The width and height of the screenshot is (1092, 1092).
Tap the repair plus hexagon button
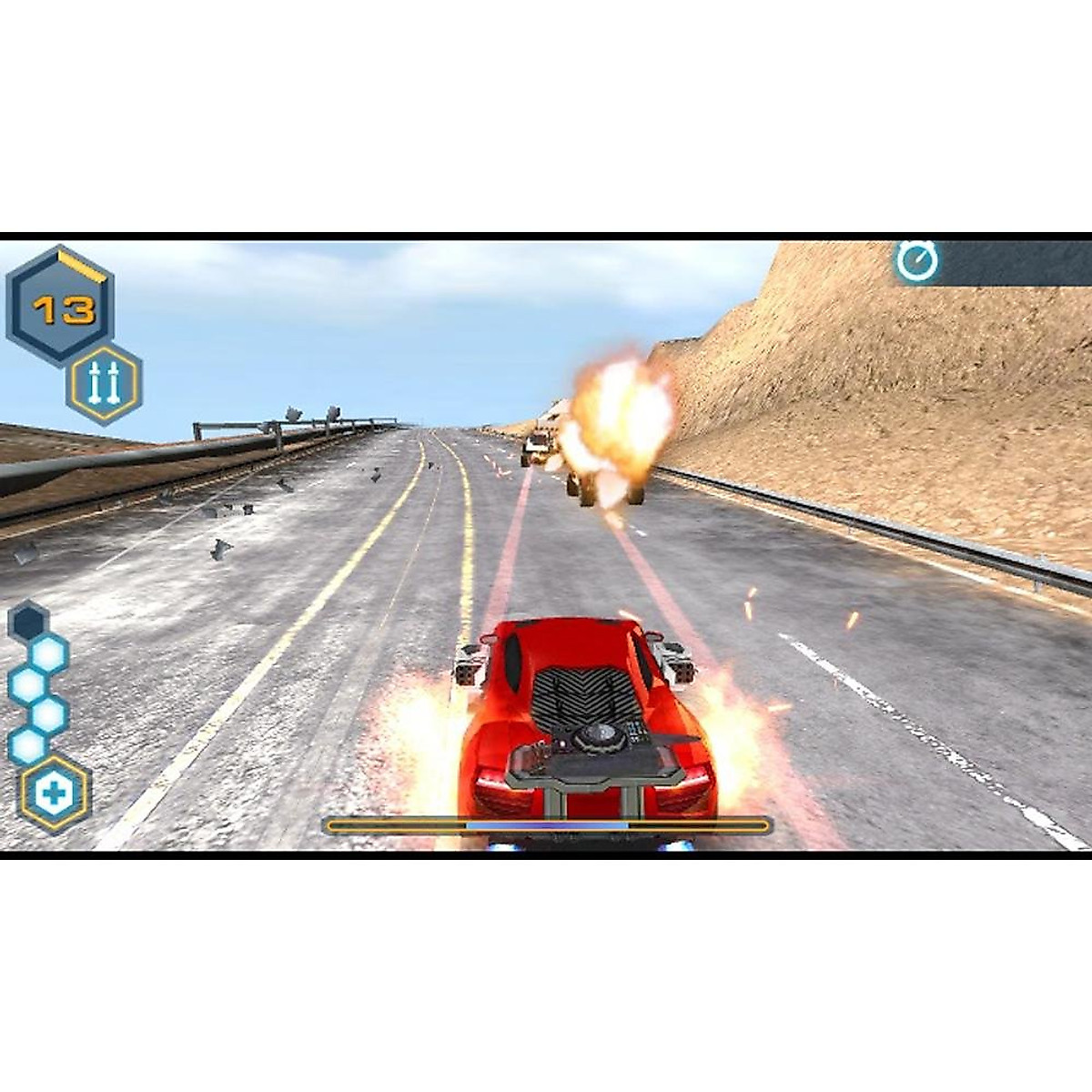56,794
